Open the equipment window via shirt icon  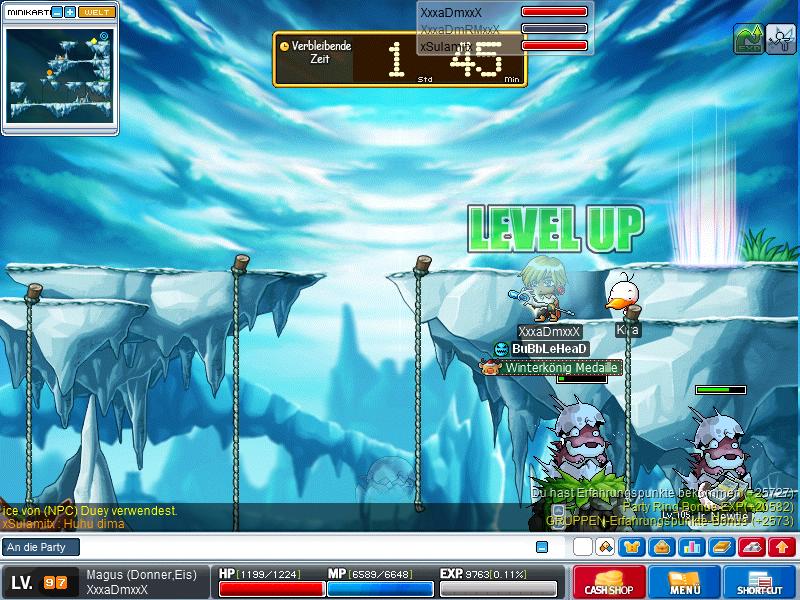(x=633, y=547)
